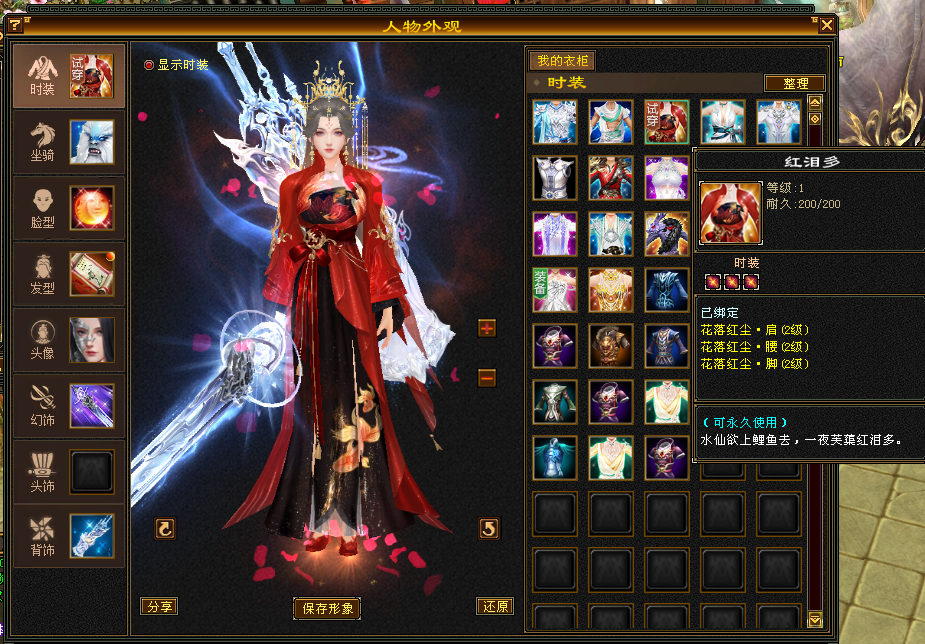Select the green 装备 equipped costume slot
This screenshot has height=644, width=925.
click(554, 289)
